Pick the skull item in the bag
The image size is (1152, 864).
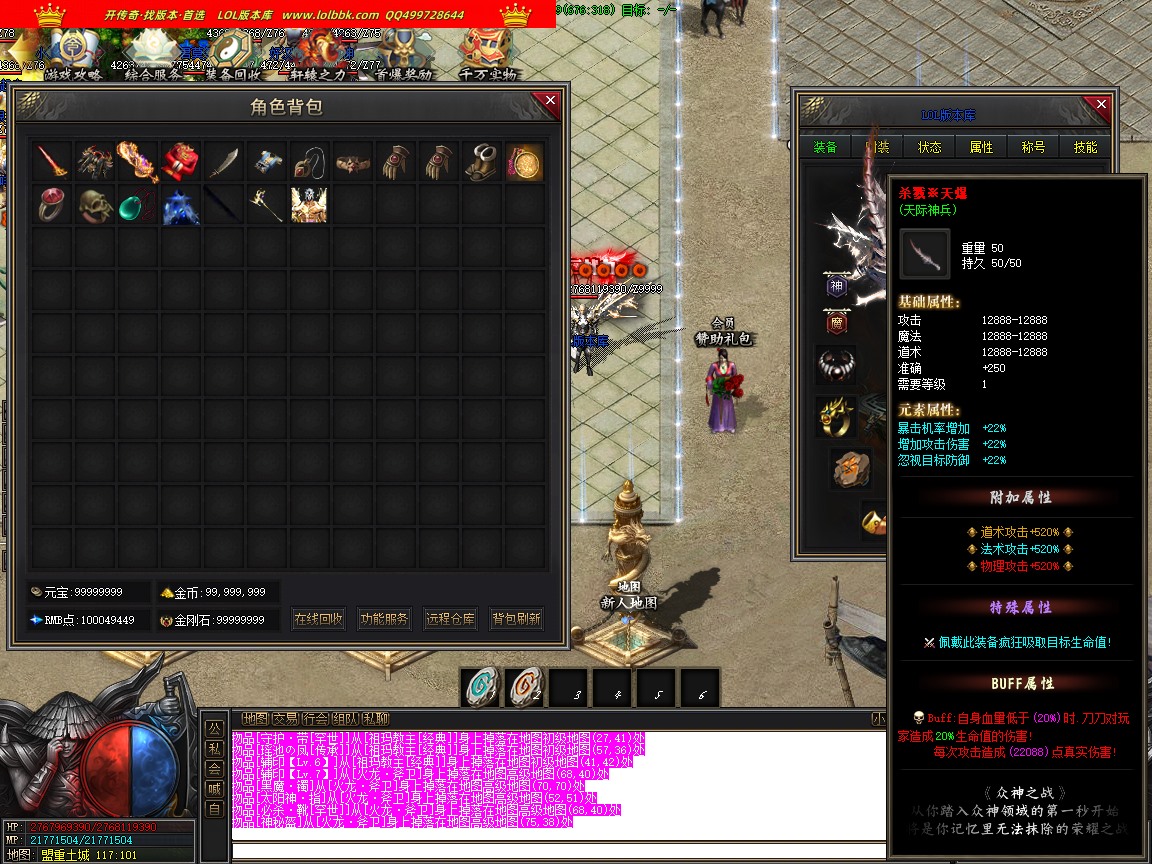click(x=95, y=204)
